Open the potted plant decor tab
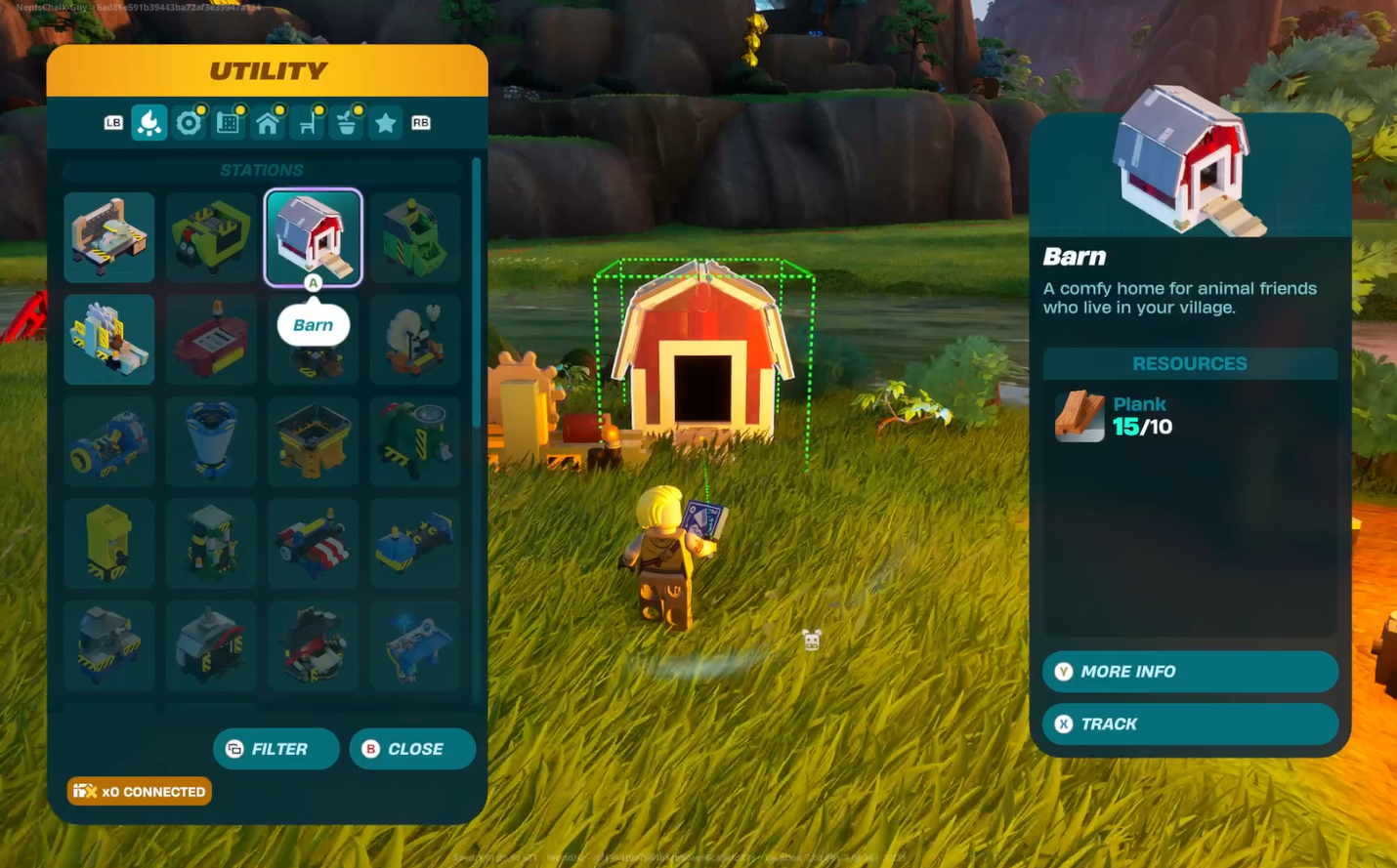This screenshot has height=868, width=1397. [x=347, y=123]
